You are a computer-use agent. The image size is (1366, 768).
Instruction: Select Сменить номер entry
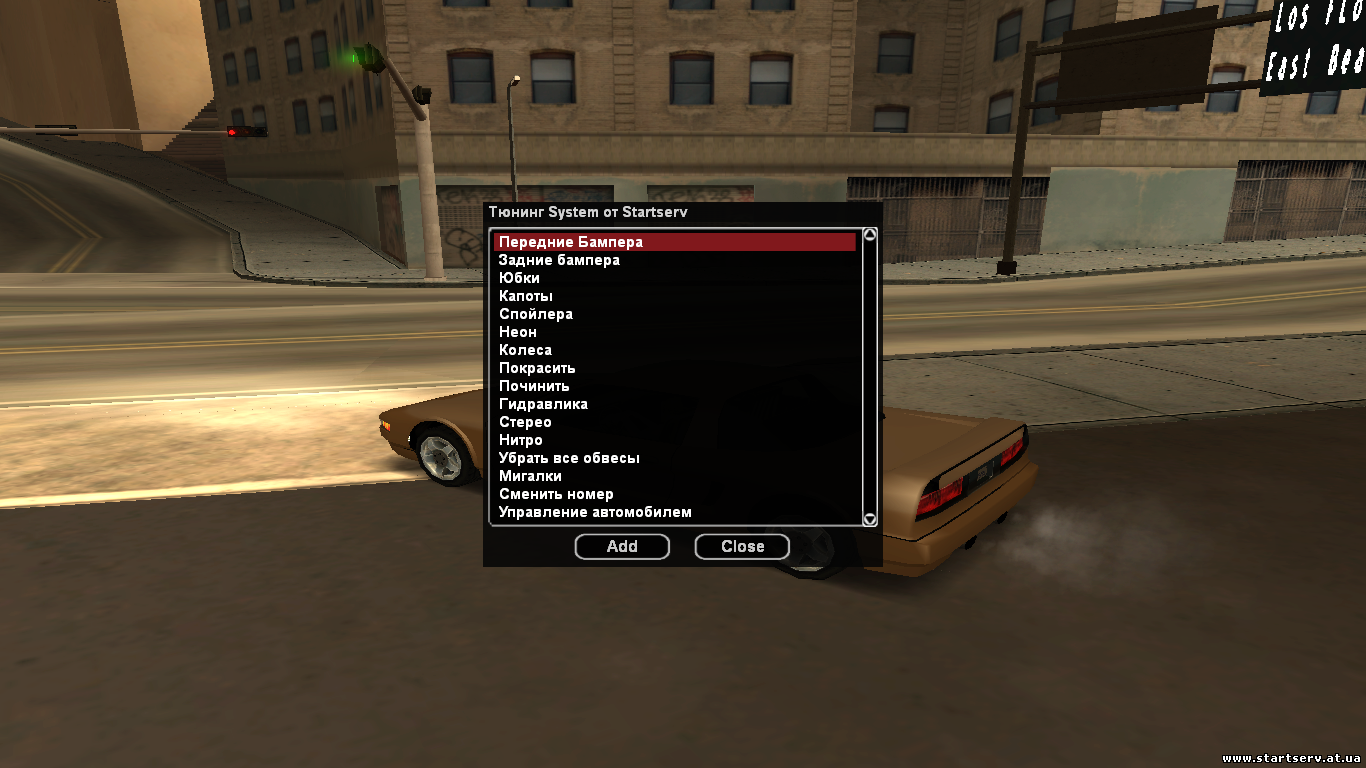pos(556,494)
